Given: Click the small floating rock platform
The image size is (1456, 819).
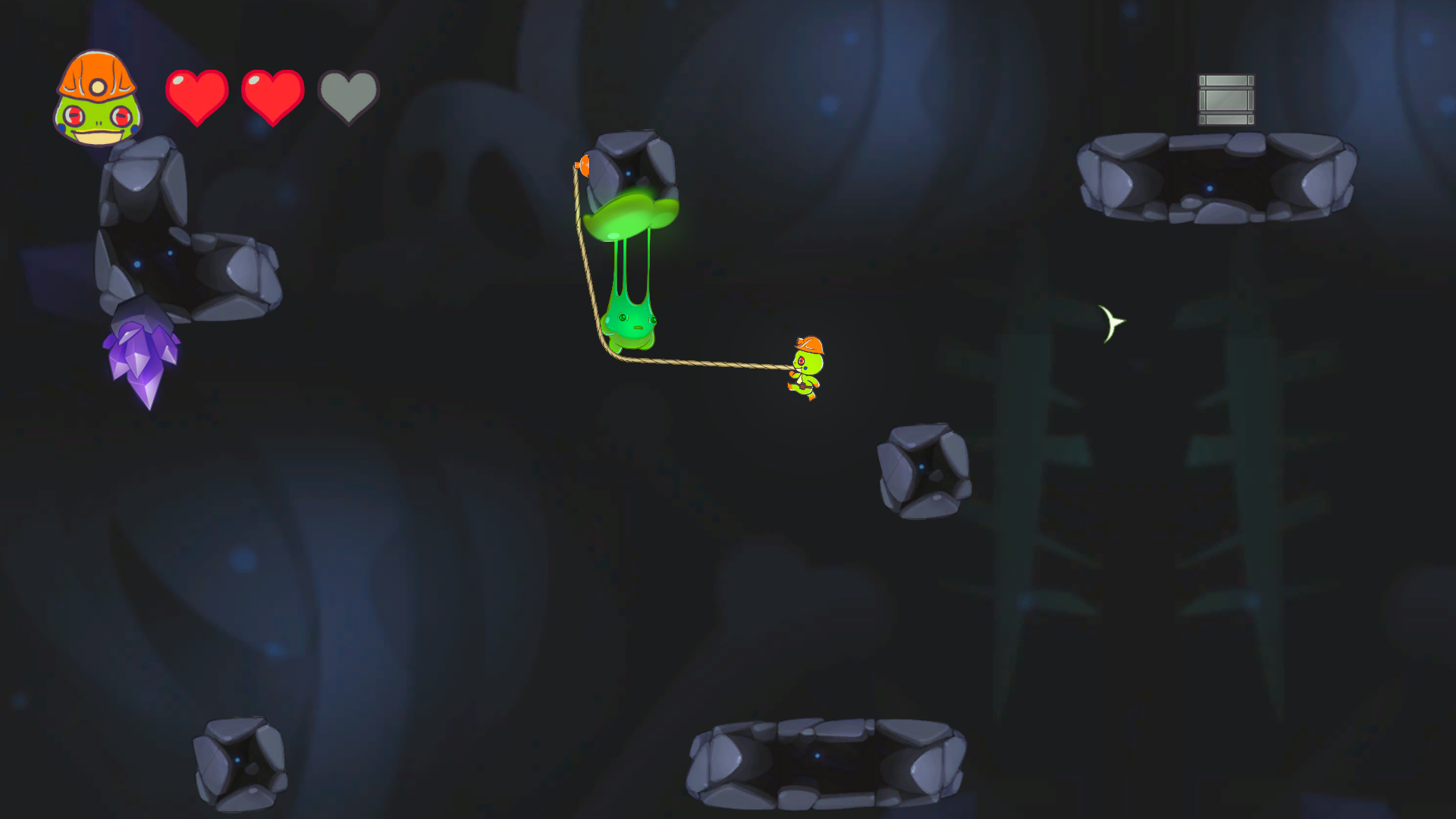Looking at the screenshot, I should [x=922, y=470].
